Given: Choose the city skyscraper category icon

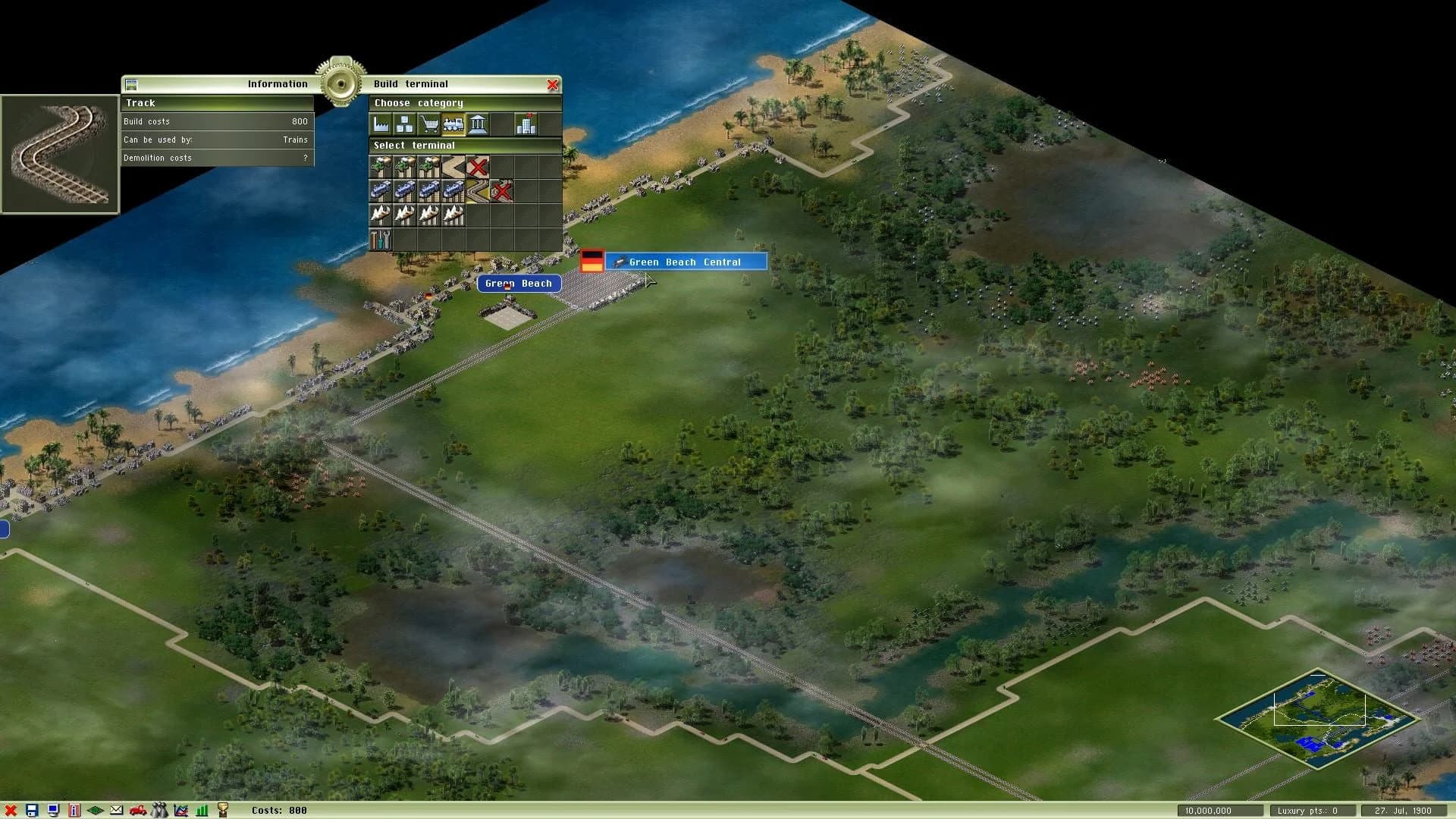Looking at the screenshot, I should click(526, 124).
